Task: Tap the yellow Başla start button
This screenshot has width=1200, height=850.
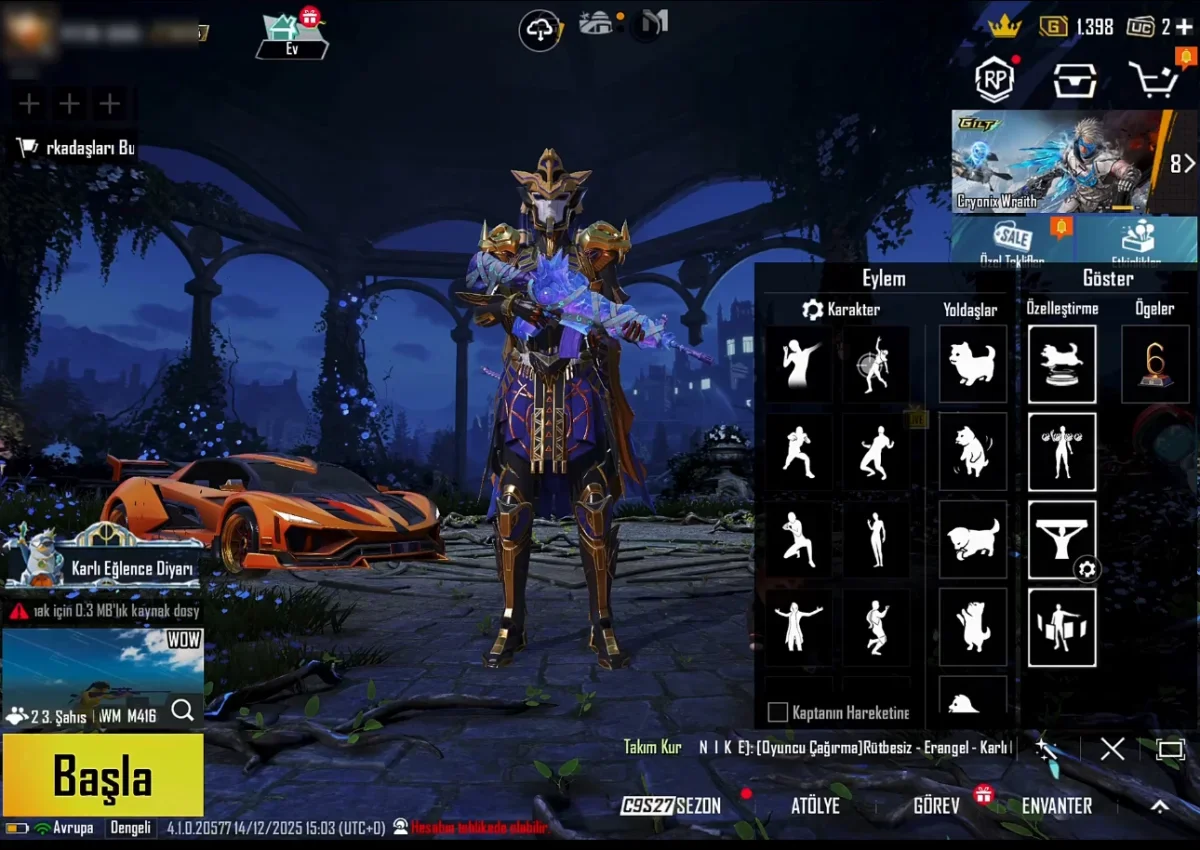Action: [103, 776]
